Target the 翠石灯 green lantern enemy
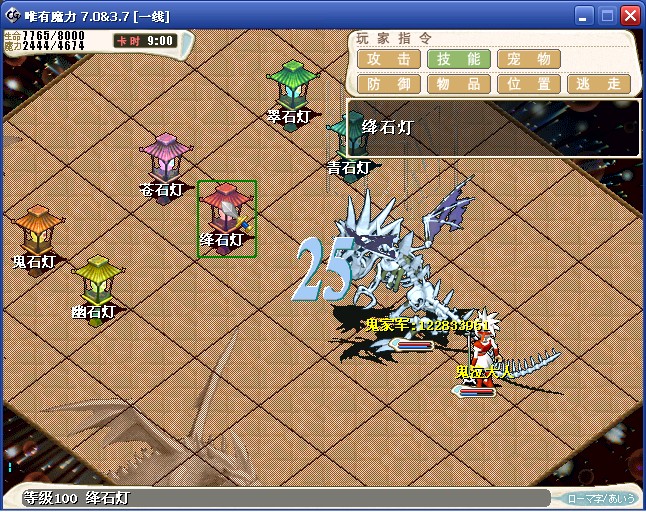The width and height of the screenshot is (646, 512). [292, 86]
